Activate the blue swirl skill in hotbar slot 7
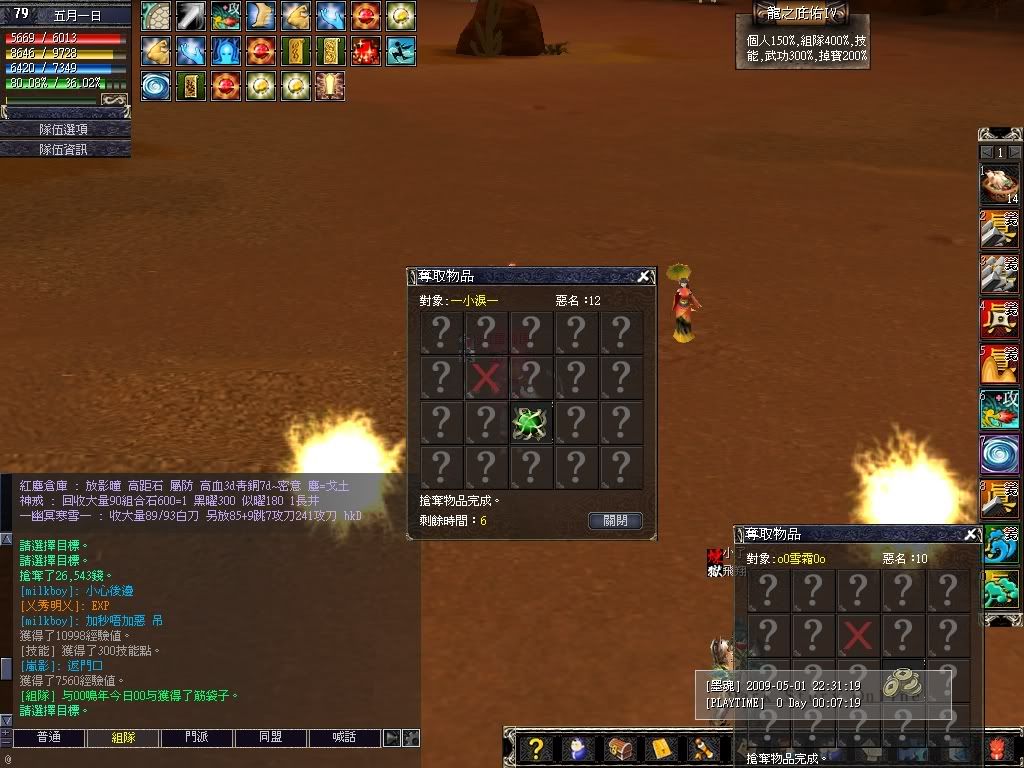 click(999, 454)
